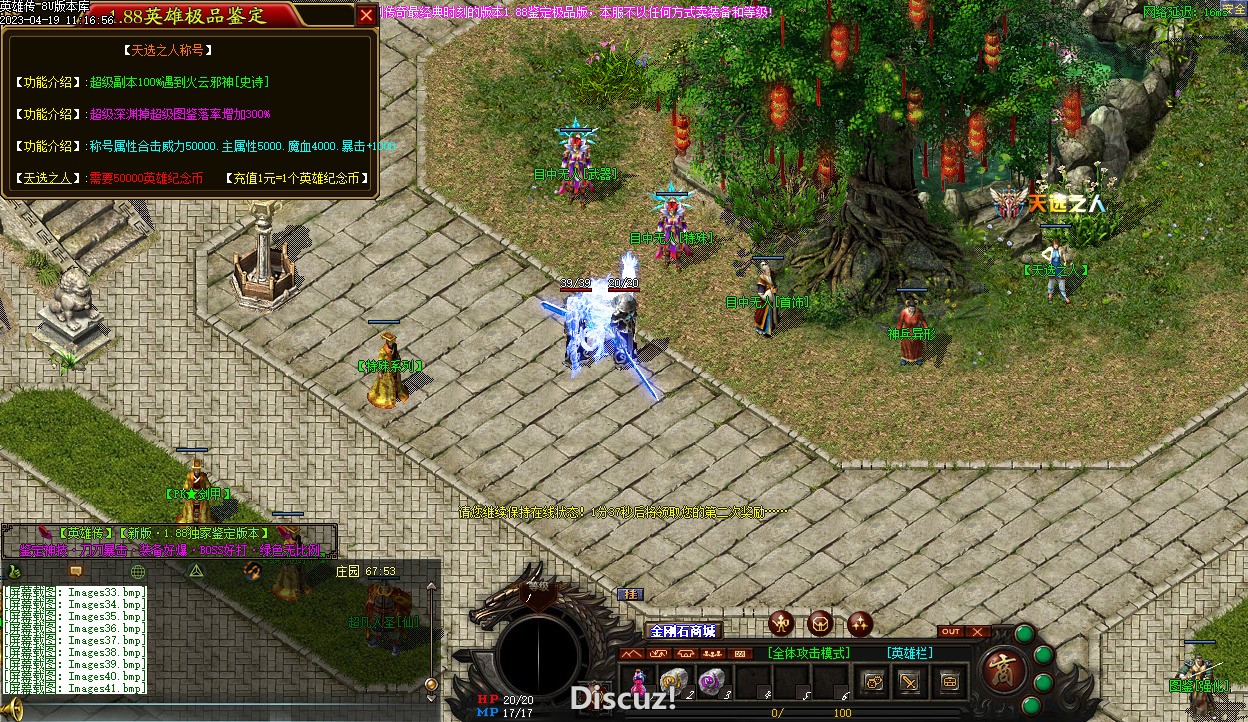Screen dimensions: 1248x722
Task: Click the 安全 button at top right
Action: pyautogui.click(x=1234, y=9)
